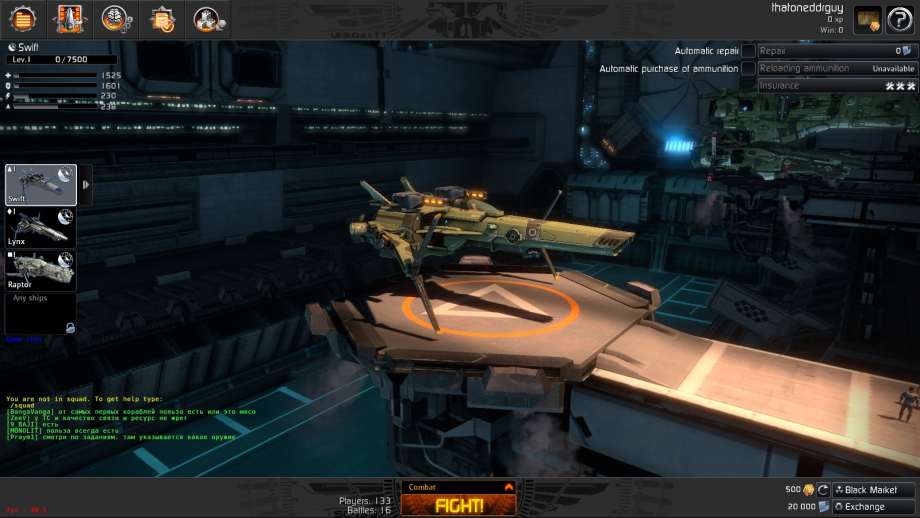Viewport: 920px width, 518px height.
Task: Click the question mark help button
Action: point(903,21)
